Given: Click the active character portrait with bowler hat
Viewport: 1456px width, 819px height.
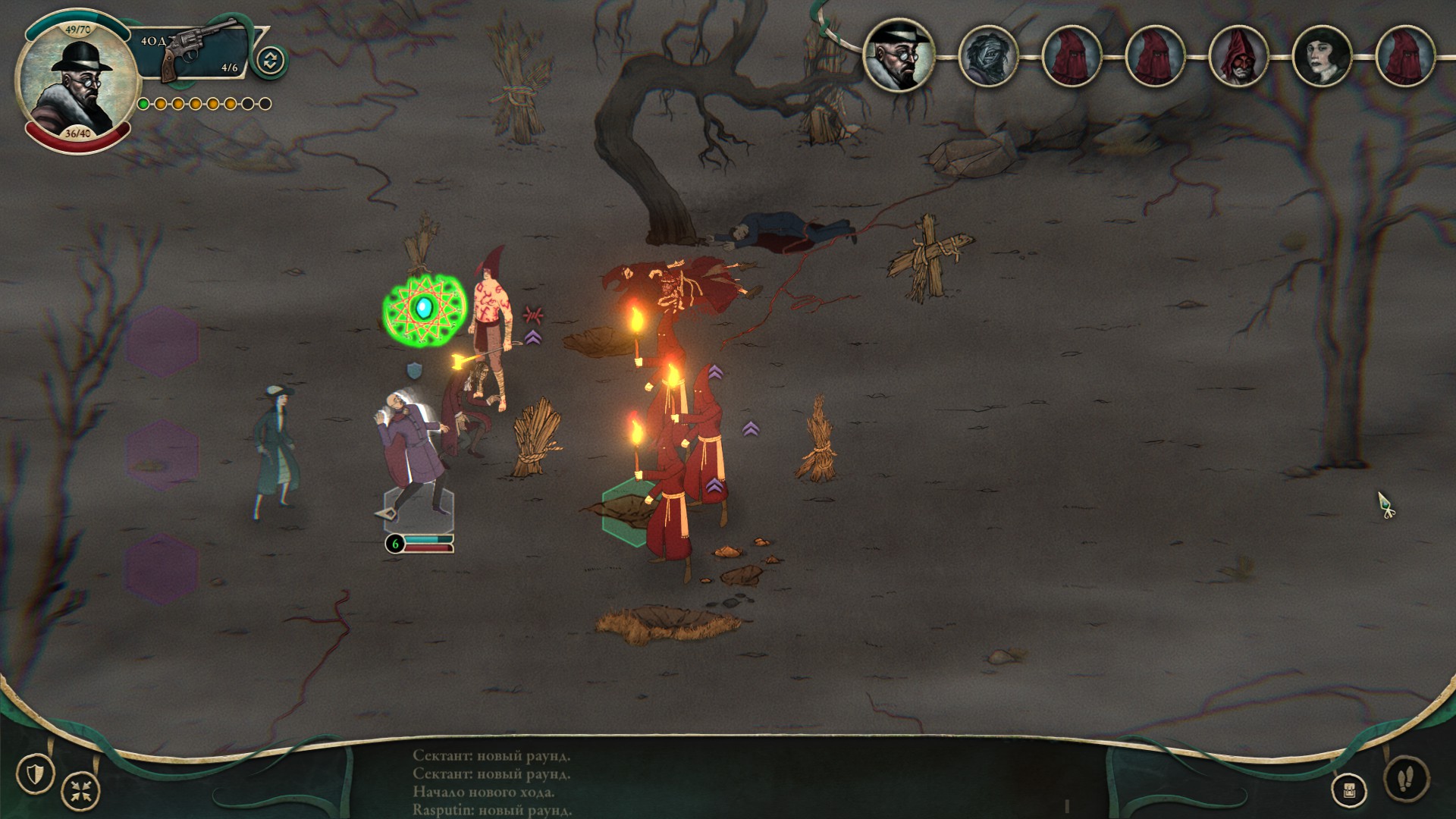Looking at the screenshot, I should [x=77, y=80].
